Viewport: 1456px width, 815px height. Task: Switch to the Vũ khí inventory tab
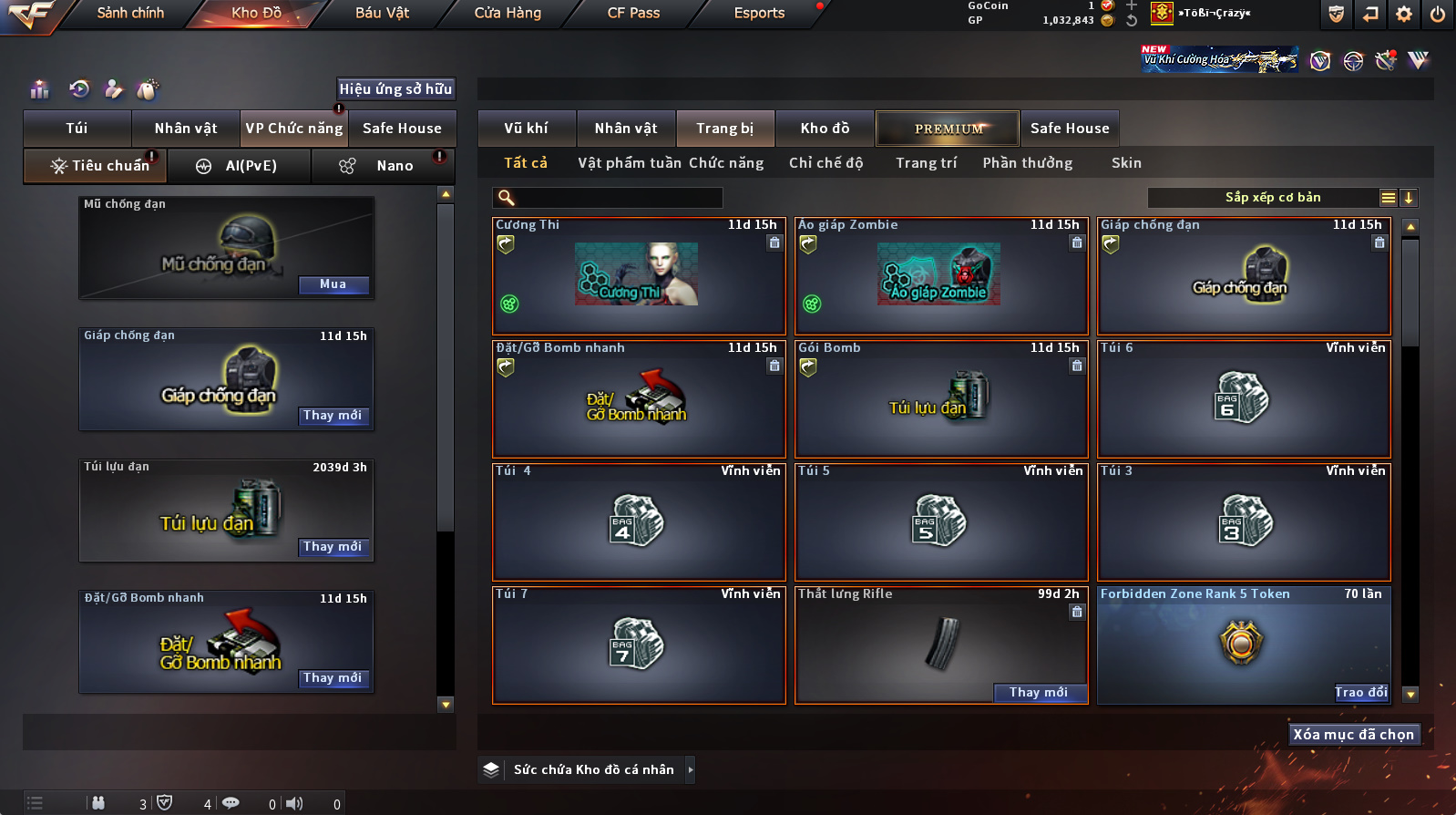click(x=527, y=129)
